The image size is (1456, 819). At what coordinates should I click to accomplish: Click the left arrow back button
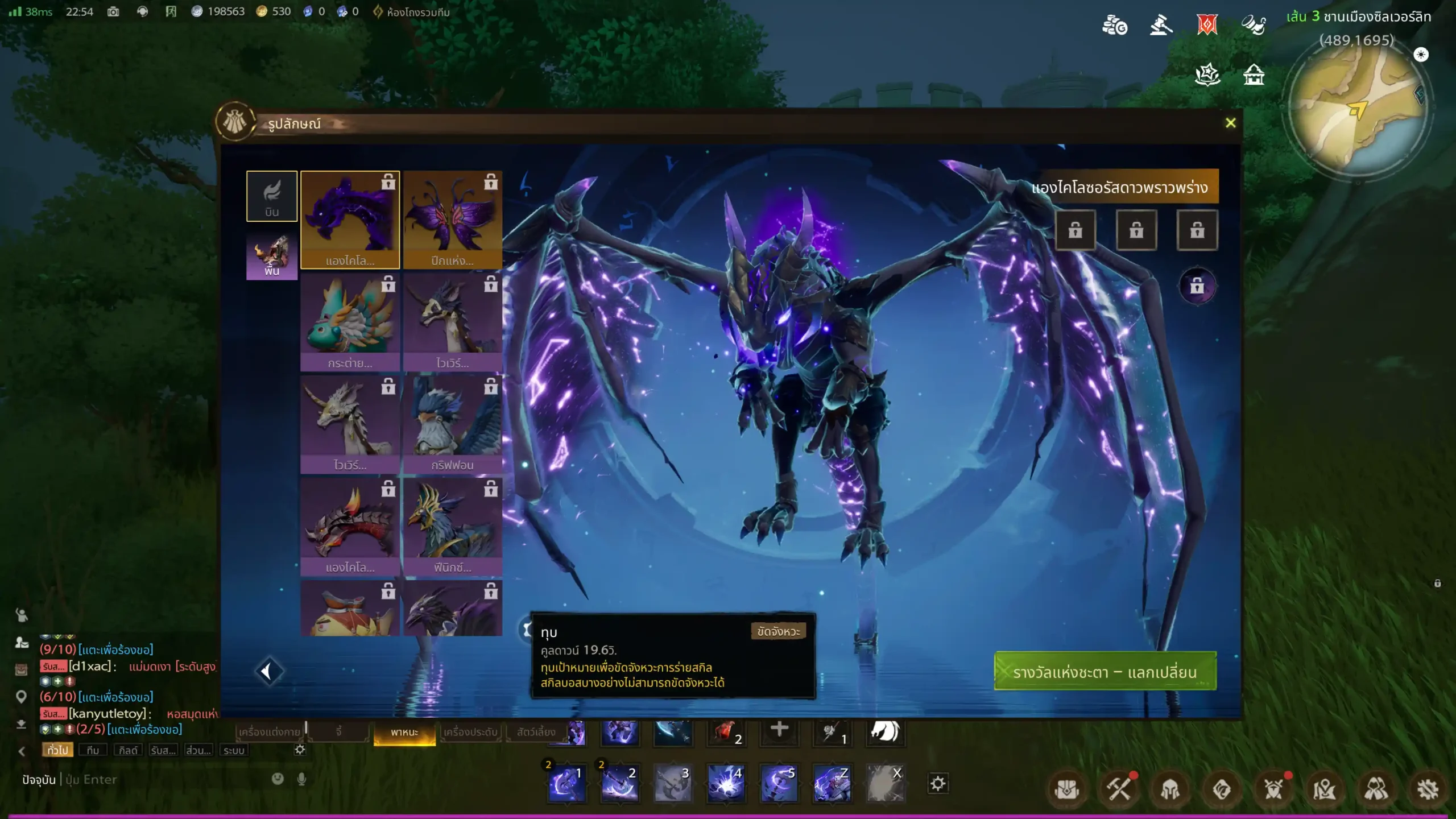point(267,672)
